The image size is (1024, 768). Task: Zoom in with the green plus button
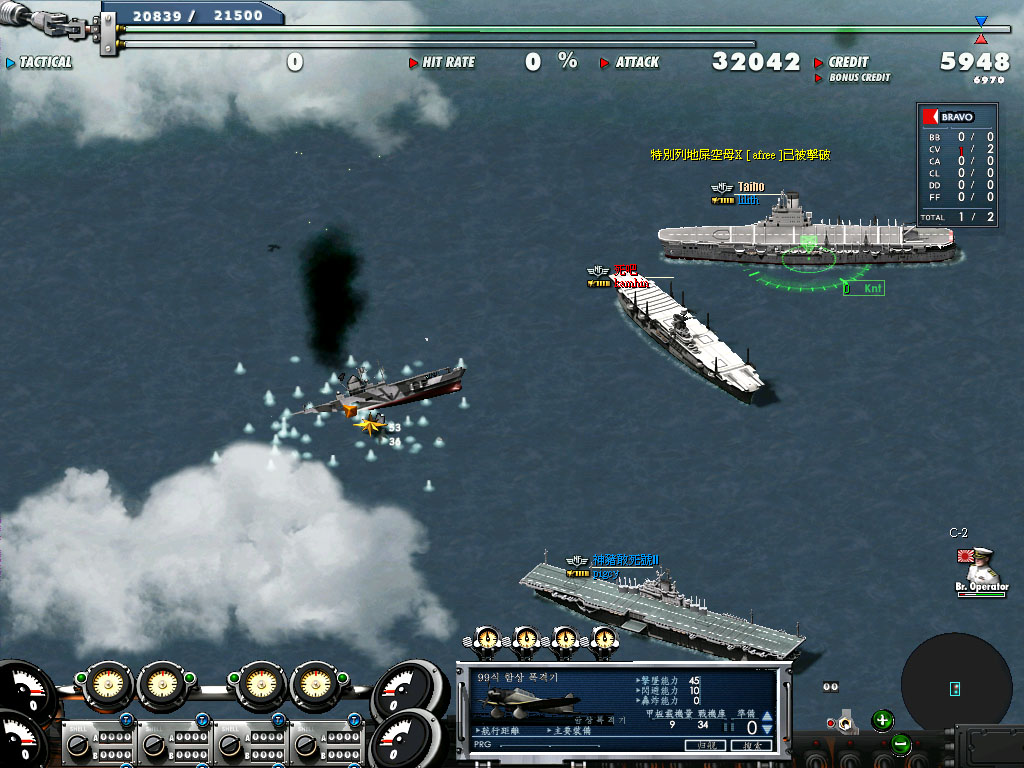pos(882,719)
